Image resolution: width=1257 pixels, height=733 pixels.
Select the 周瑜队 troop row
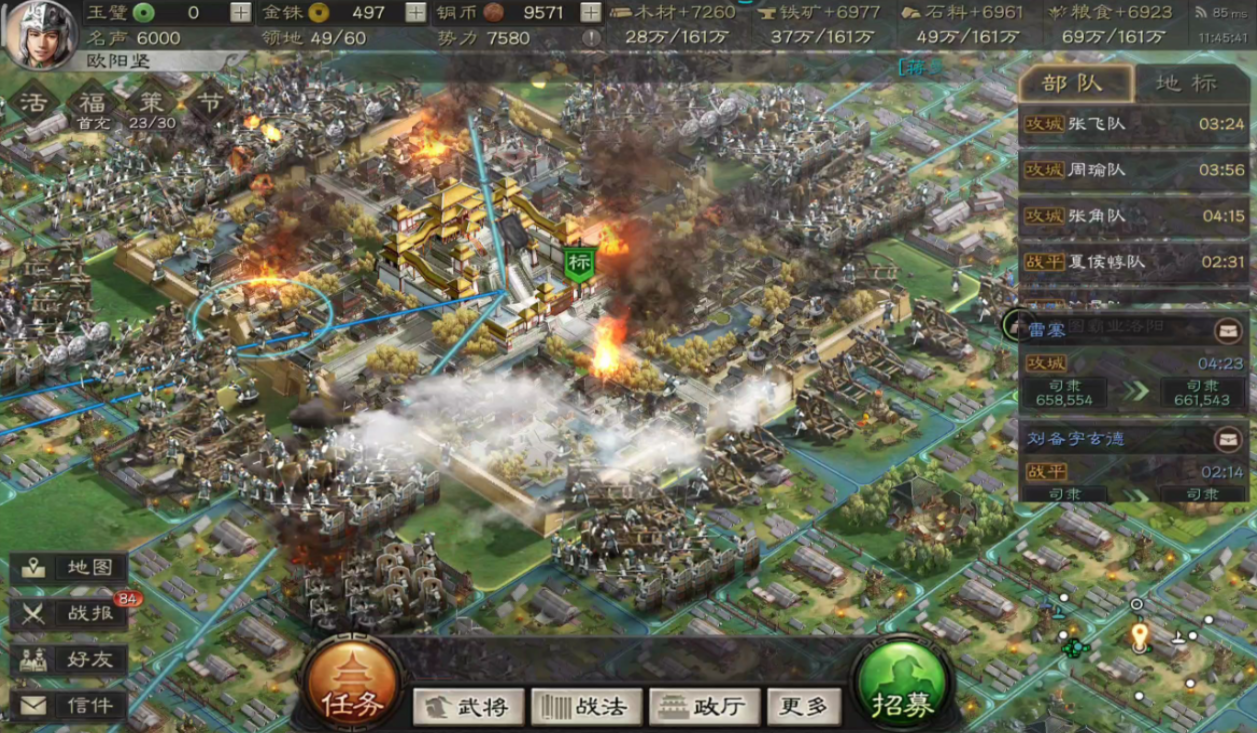(1134, 170)
